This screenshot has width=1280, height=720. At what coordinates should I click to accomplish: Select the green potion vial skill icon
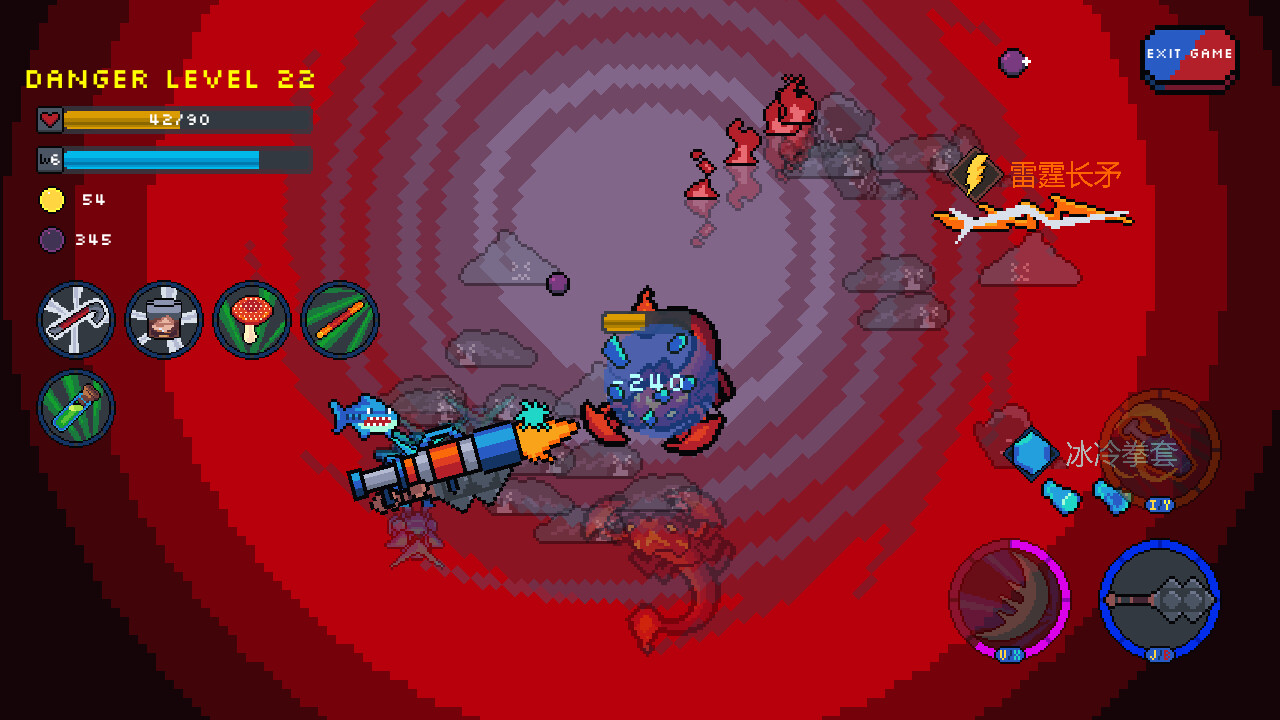pos(76,407)
